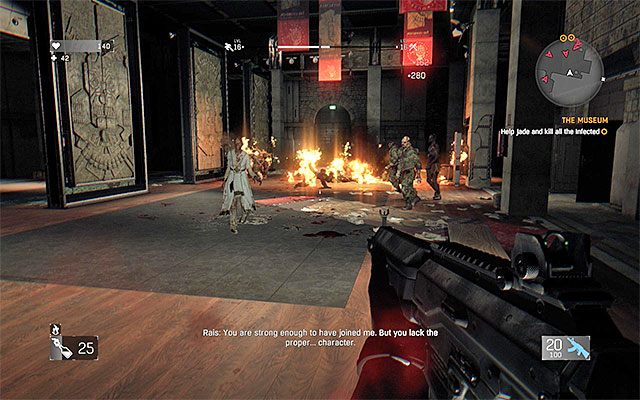
Task: Select the Molotov cocktail item slot
Action: coord(73,347)
